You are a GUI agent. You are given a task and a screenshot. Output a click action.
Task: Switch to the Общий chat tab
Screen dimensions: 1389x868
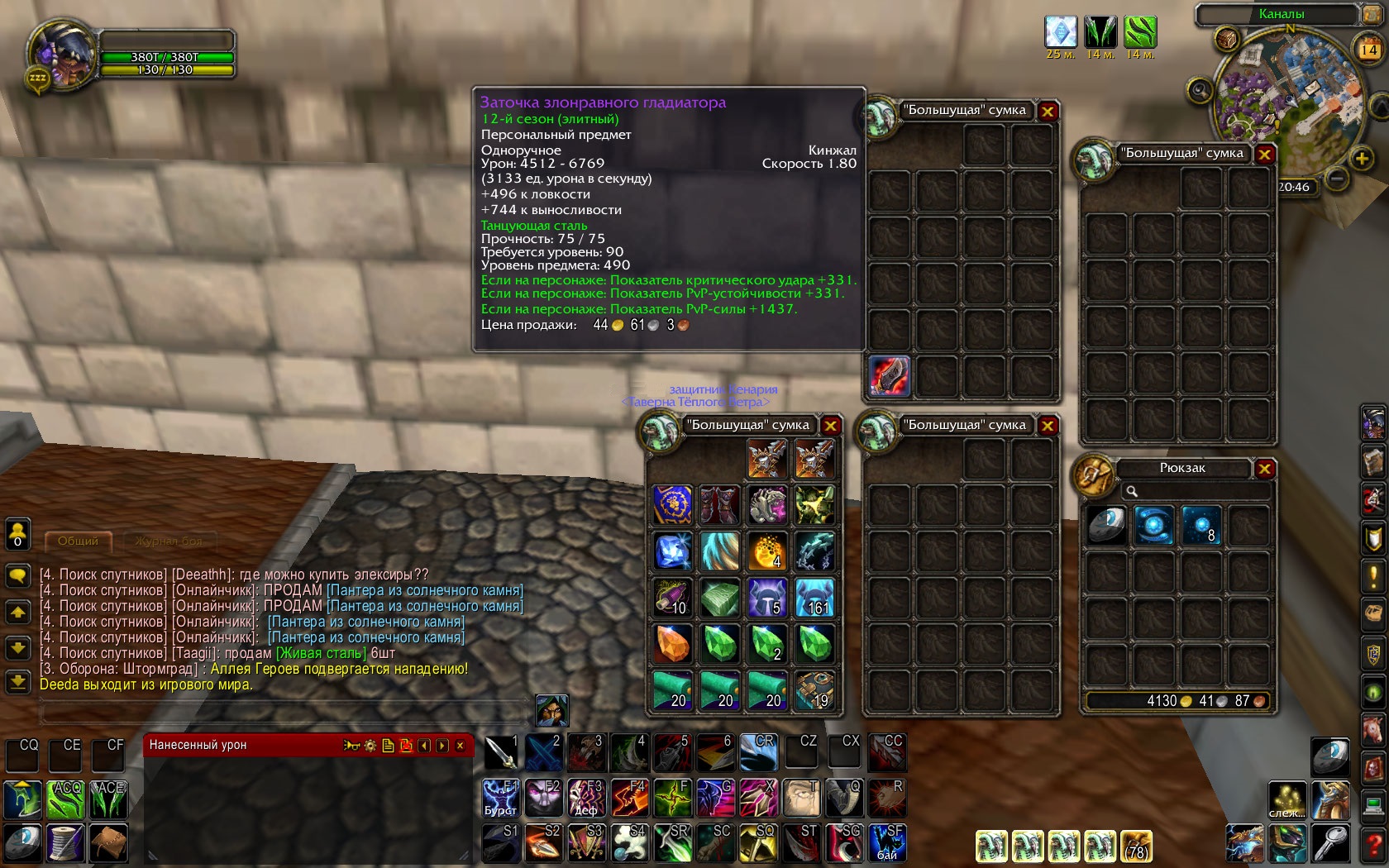(78, 541)
